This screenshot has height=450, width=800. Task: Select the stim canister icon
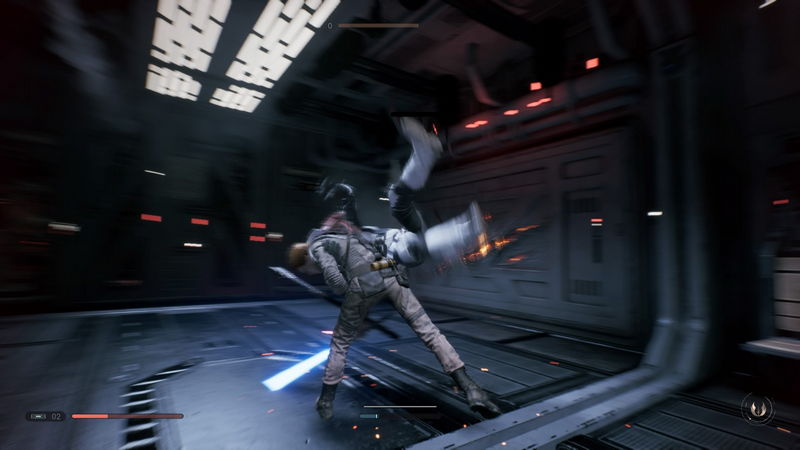point(38,416)
